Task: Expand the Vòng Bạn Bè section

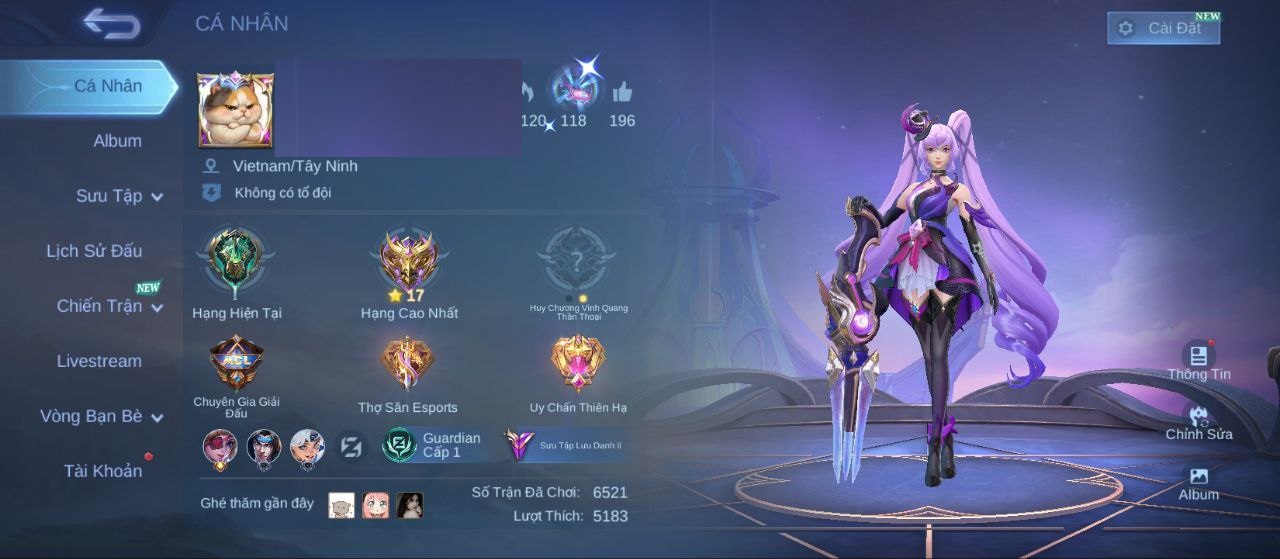Action: [x=101, y=416]
